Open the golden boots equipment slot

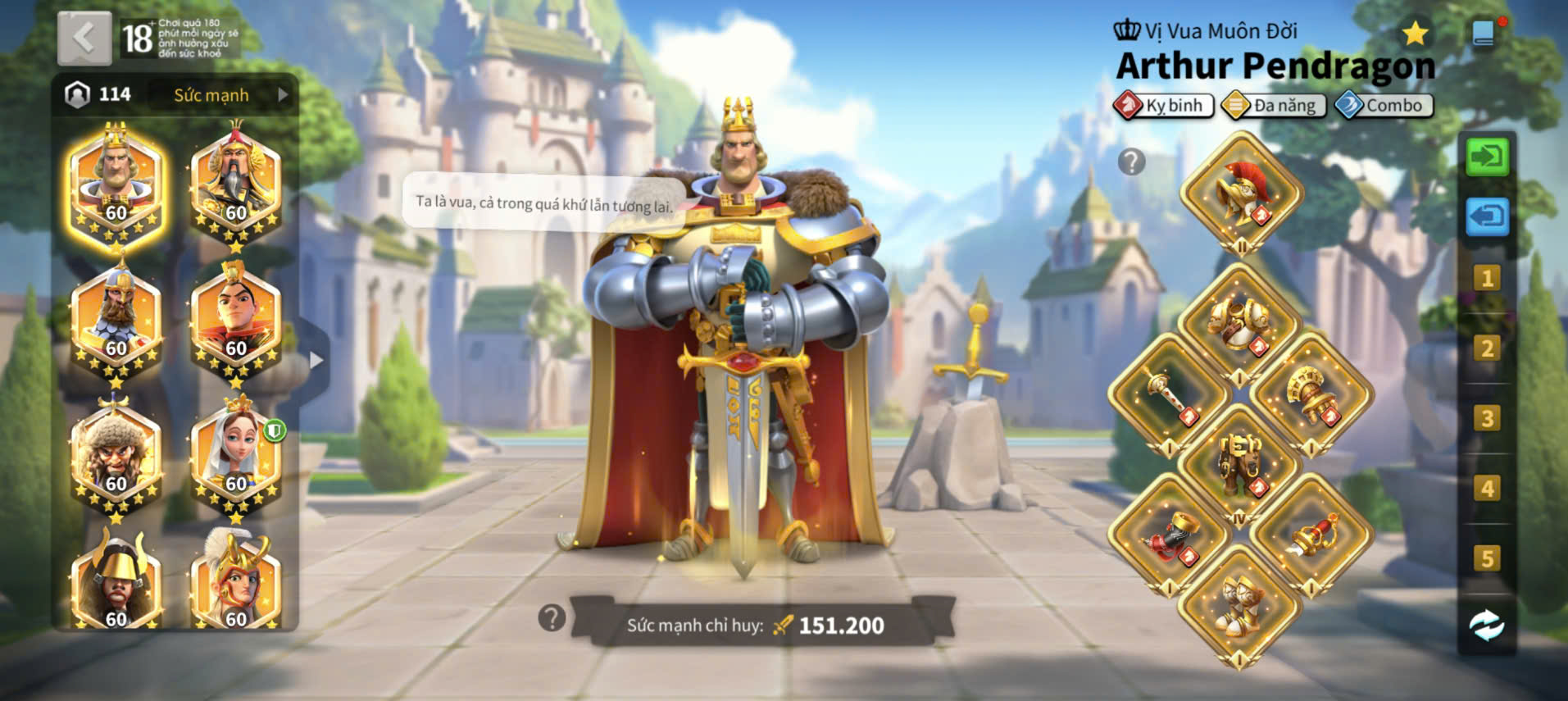click(1240, 607)
